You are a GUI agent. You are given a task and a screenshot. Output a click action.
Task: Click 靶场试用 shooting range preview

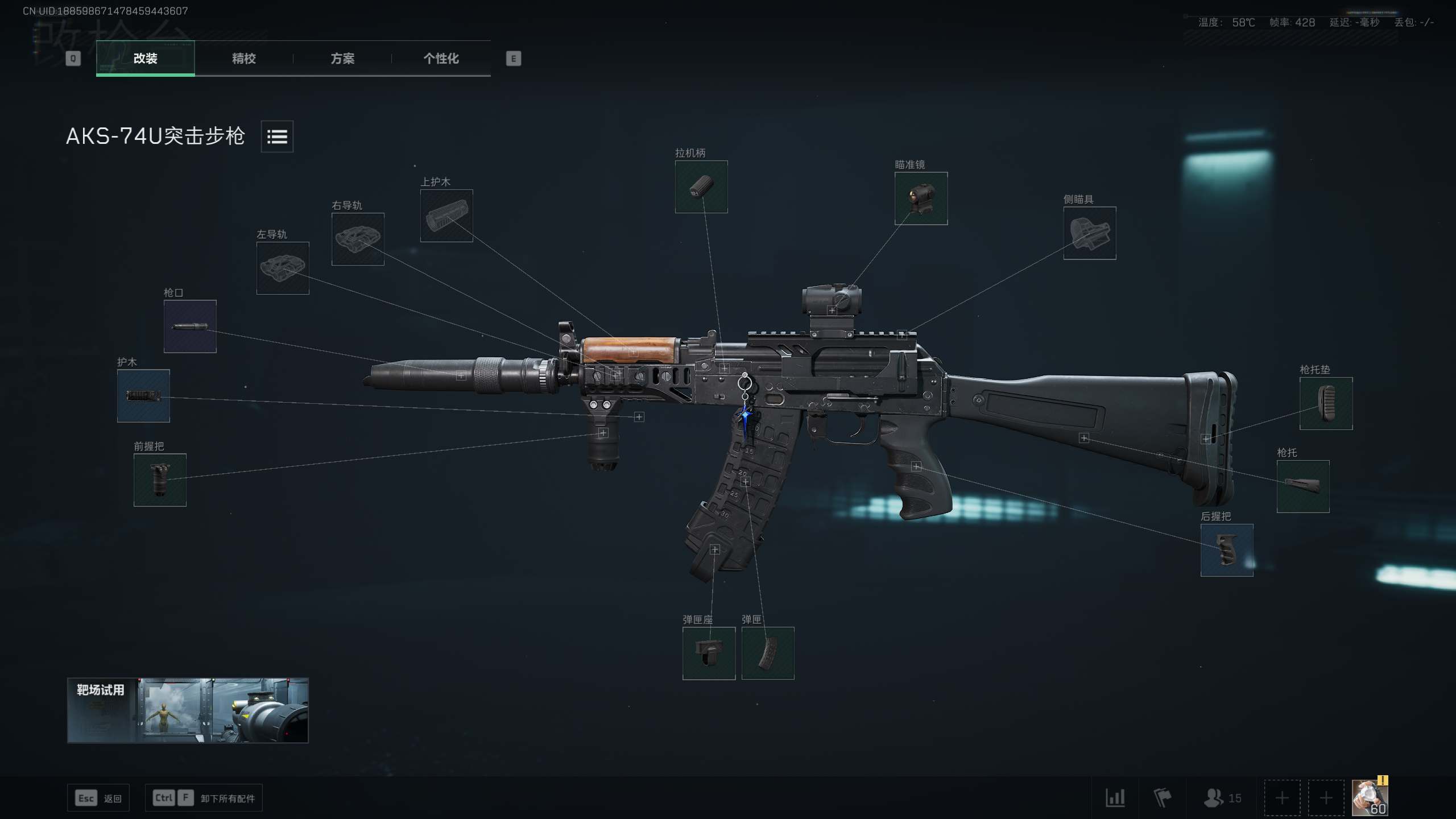coord(188,710)
